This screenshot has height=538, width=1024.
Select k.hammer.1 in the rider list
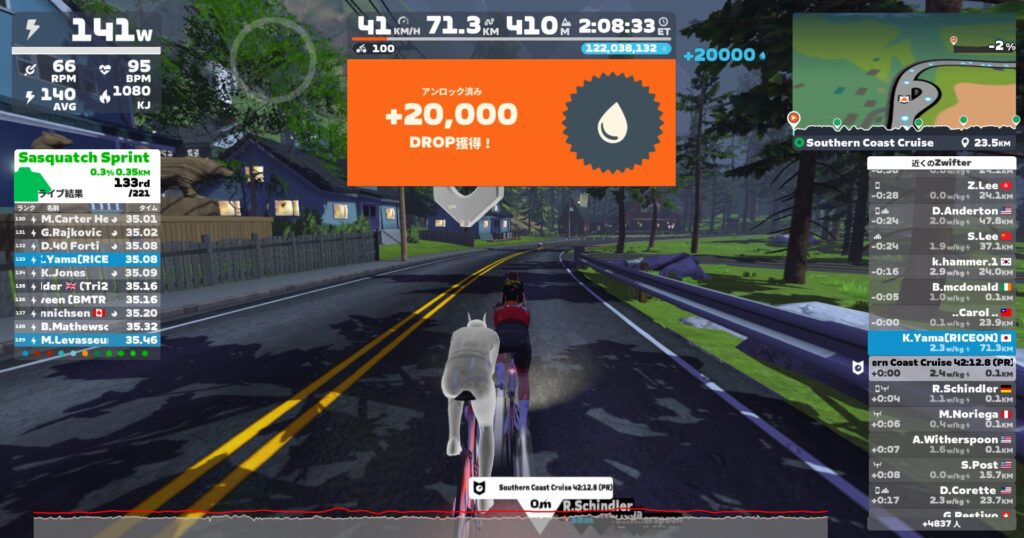(940, 266)
